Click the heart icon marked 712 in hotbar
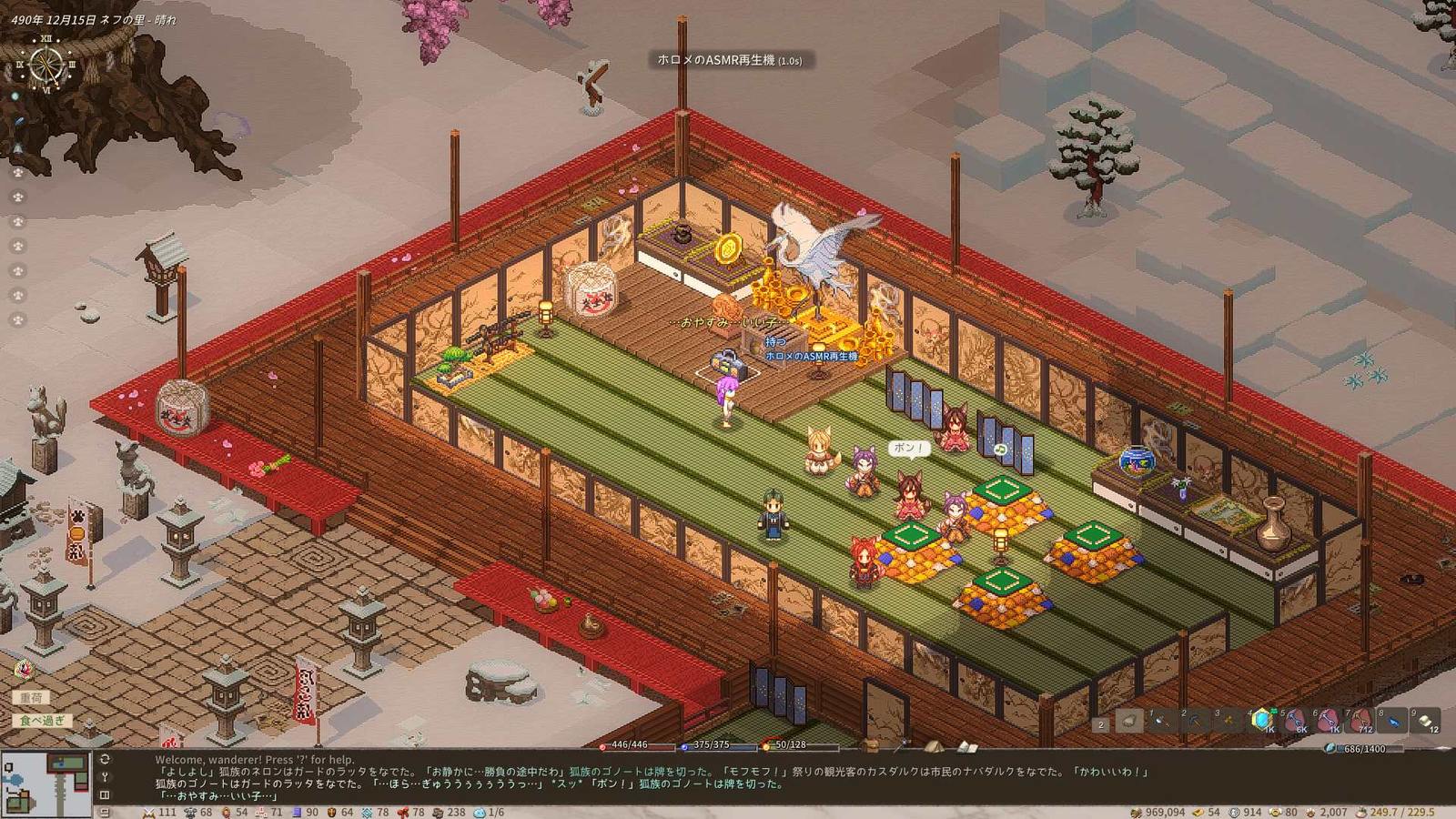 [x=1360, y=722]
